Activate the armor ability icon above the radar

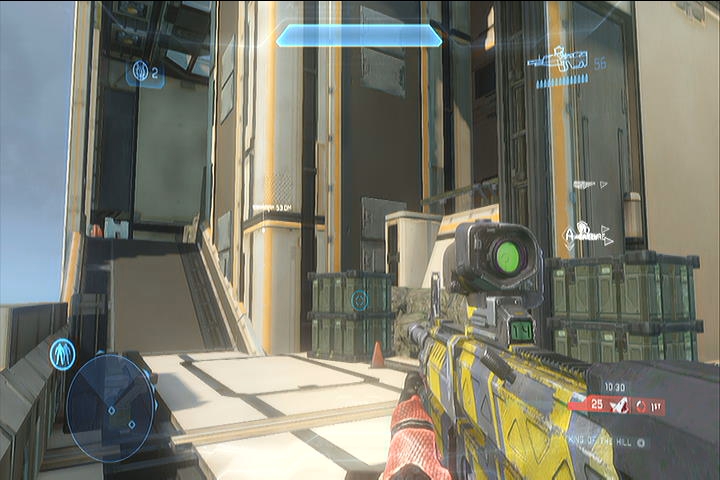click(62, 354)
